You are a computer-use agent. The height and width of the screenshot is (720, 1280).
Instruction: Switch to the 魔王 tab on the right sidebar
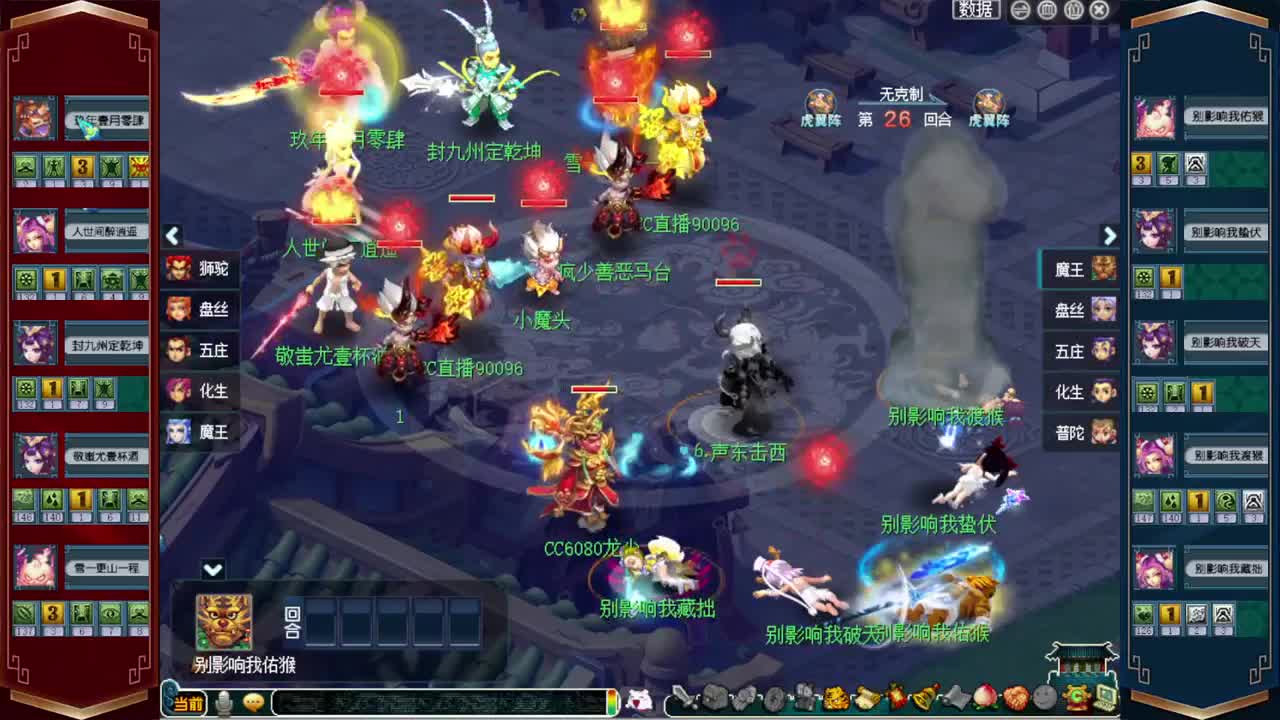point(1080,270)
